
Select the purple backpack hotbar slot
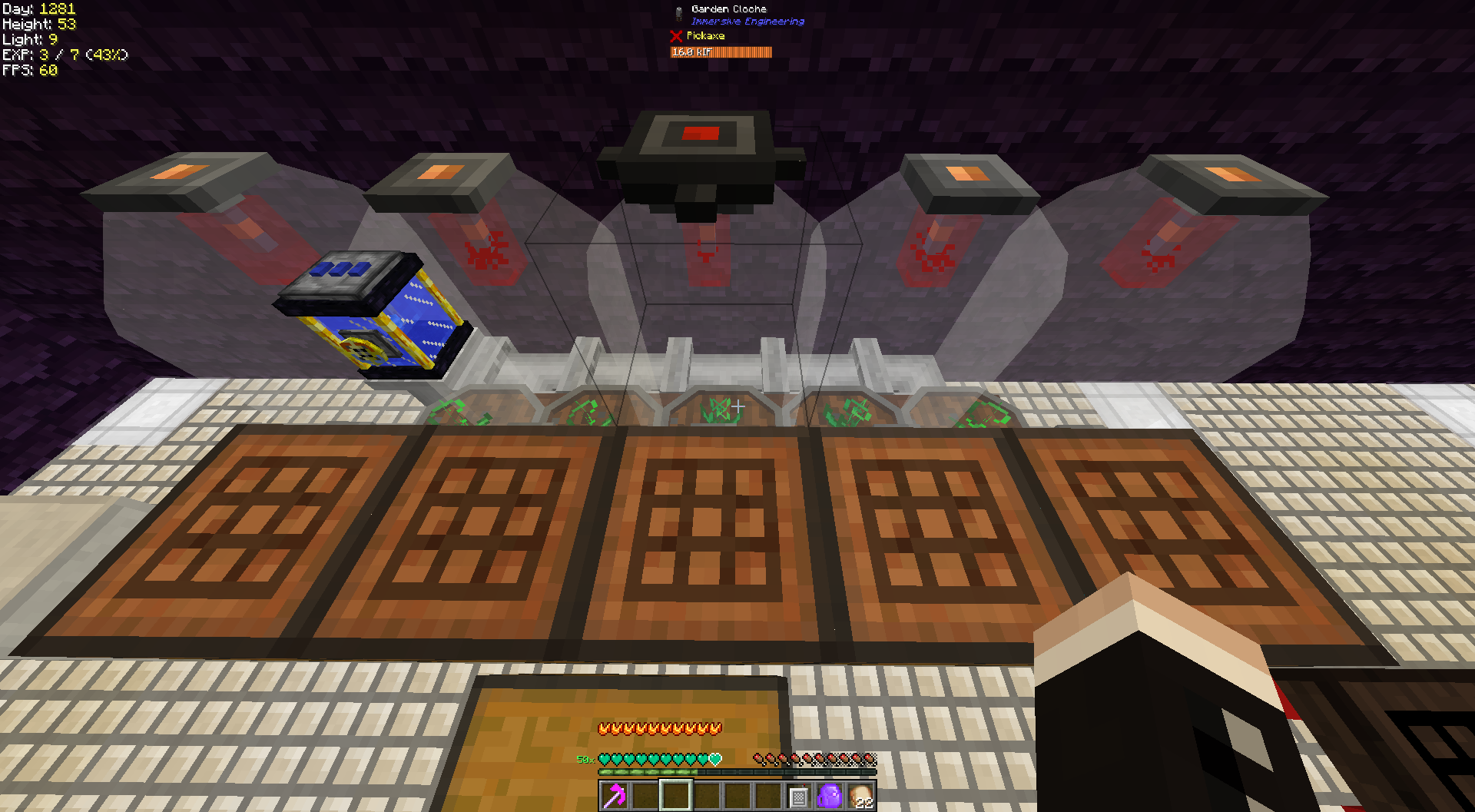click(830, 796)
